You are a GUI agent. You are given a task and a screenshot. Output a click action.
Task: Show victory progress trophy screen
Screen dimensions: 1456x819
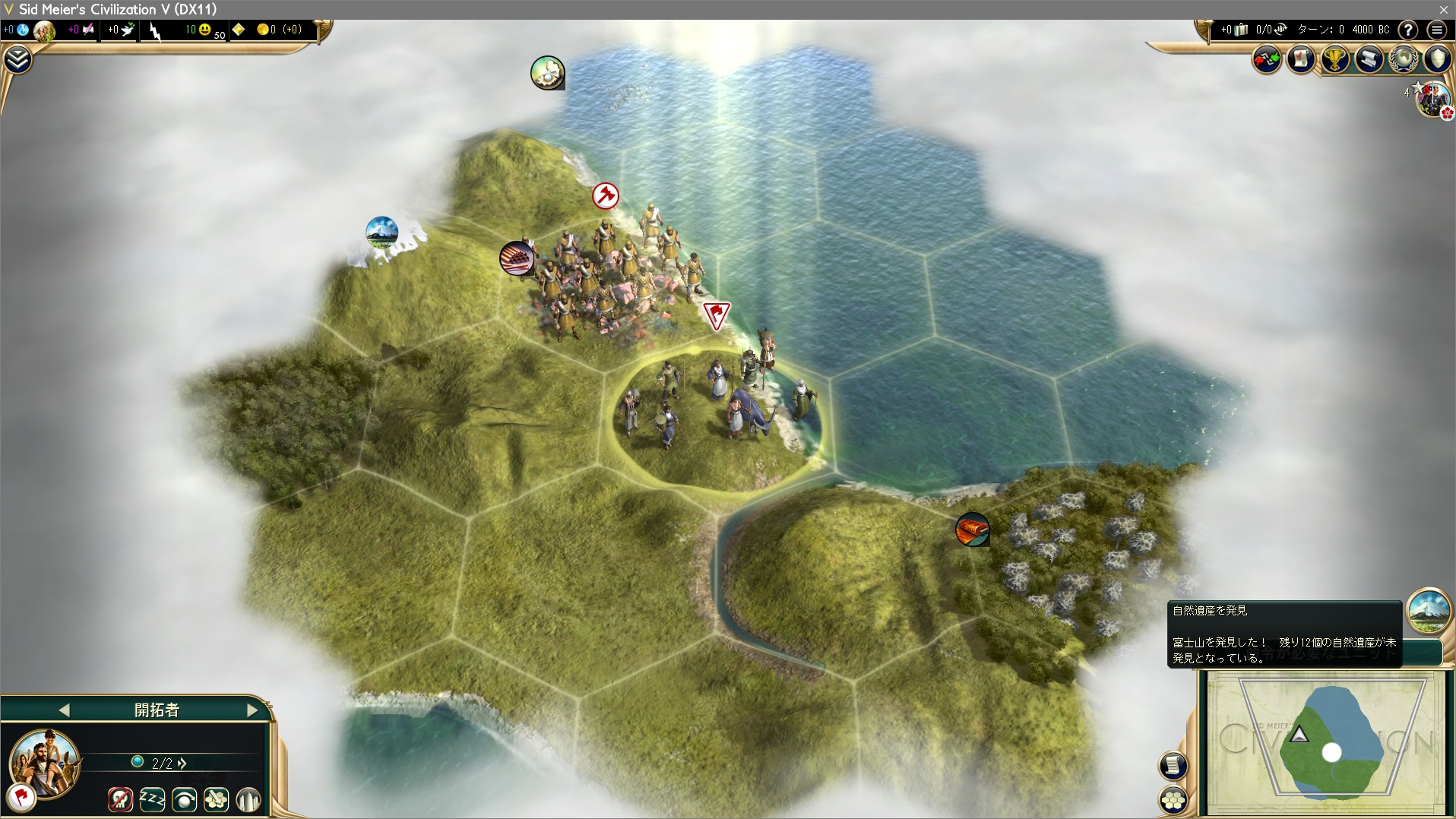coord(1335,59)
